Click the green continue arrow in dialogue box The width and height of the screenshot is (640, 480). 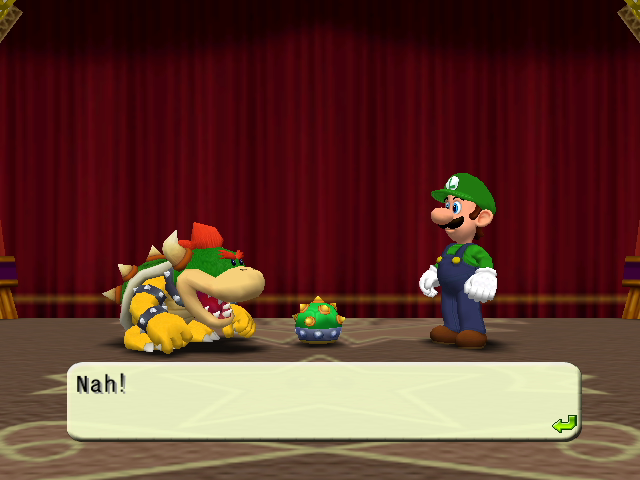pyautogui.click(x=564, y=424)
